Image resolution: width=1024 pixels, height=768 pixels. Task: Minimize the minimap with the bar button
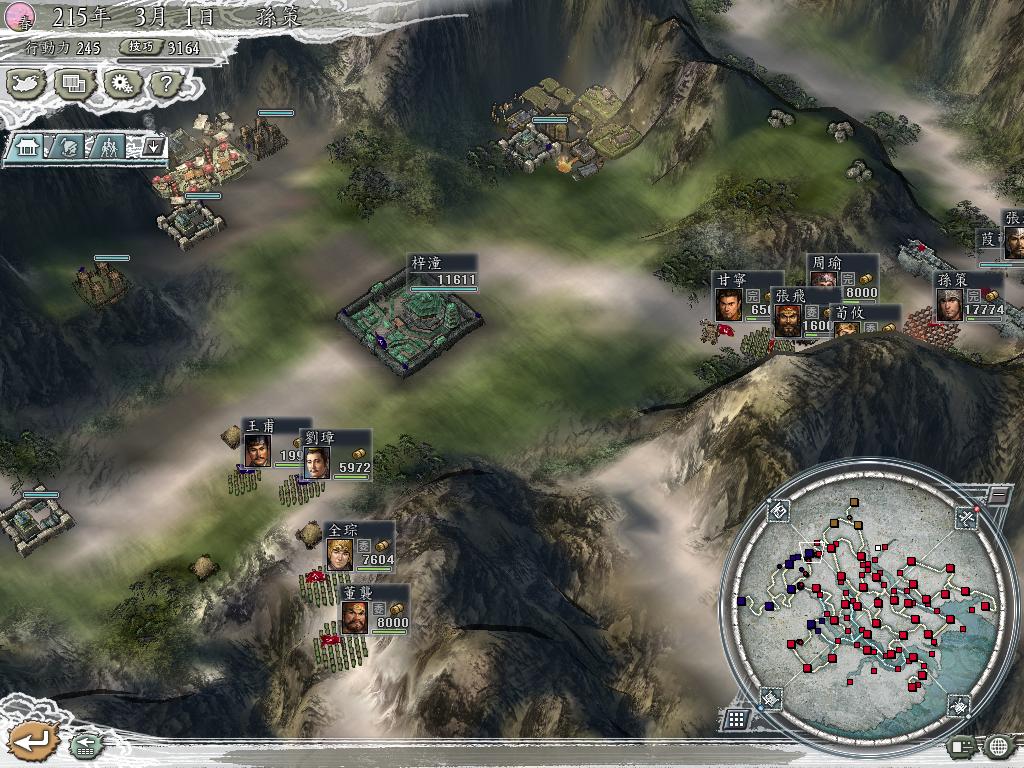(x=998, y=494)
